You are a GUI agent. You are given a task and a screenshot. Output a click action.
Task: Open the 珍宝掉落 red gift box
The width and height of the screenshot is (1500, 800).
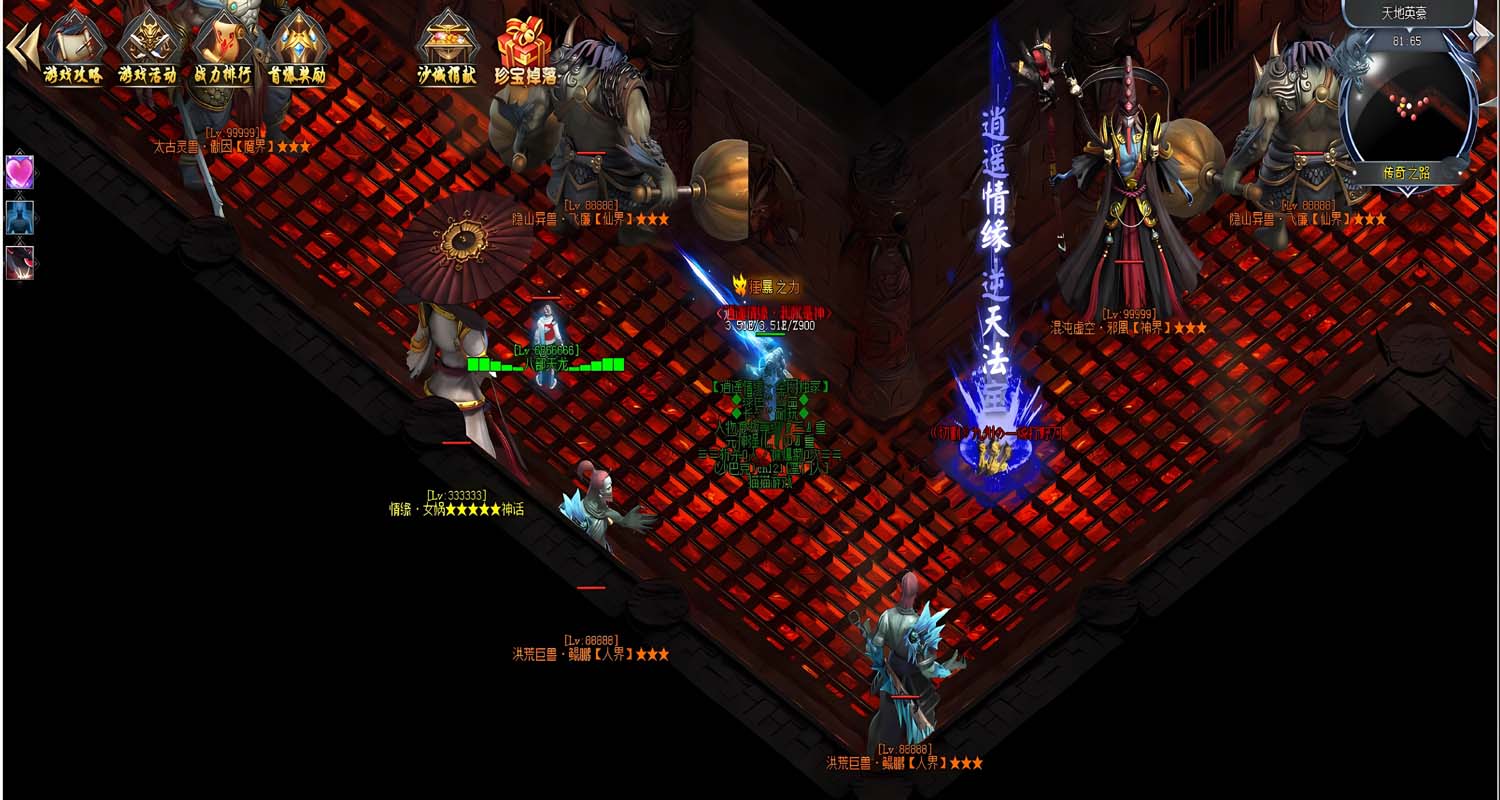point(527,48)
